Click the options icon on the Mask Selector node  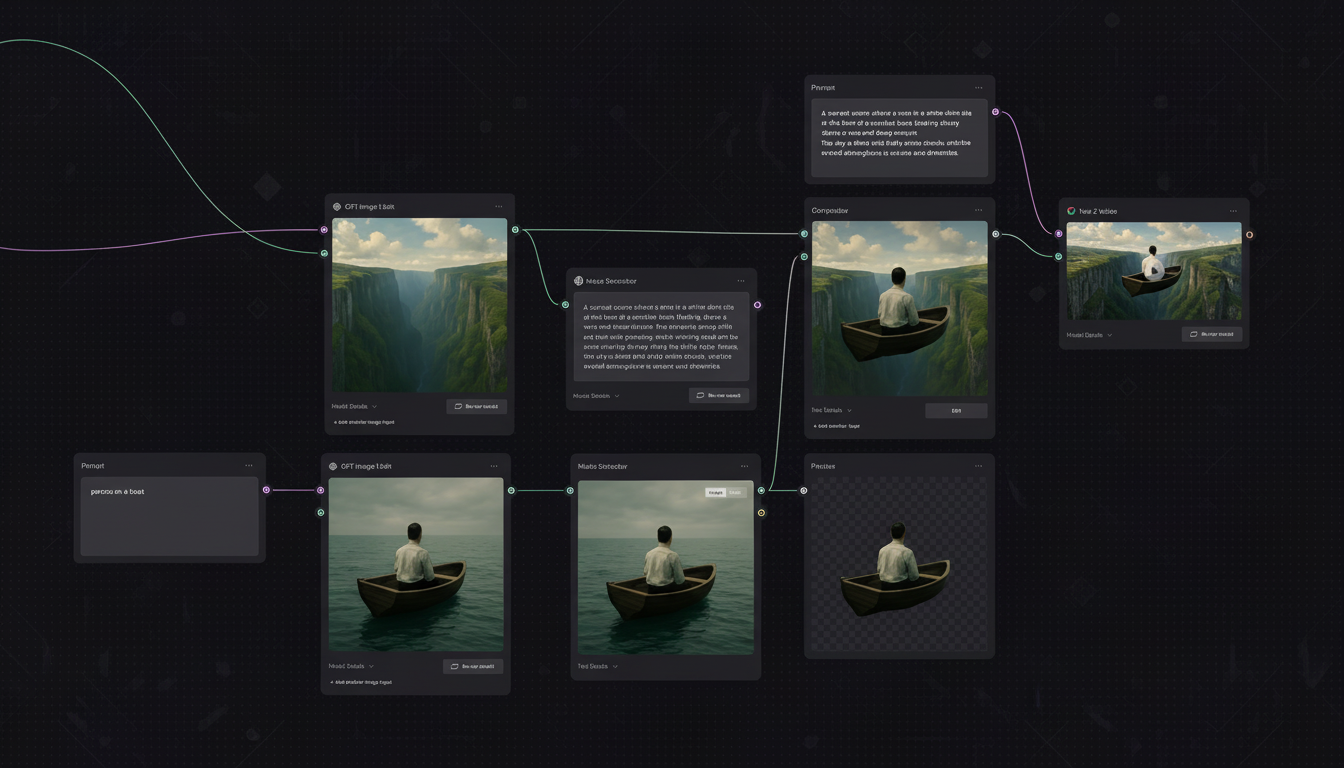tap(744, 466)
